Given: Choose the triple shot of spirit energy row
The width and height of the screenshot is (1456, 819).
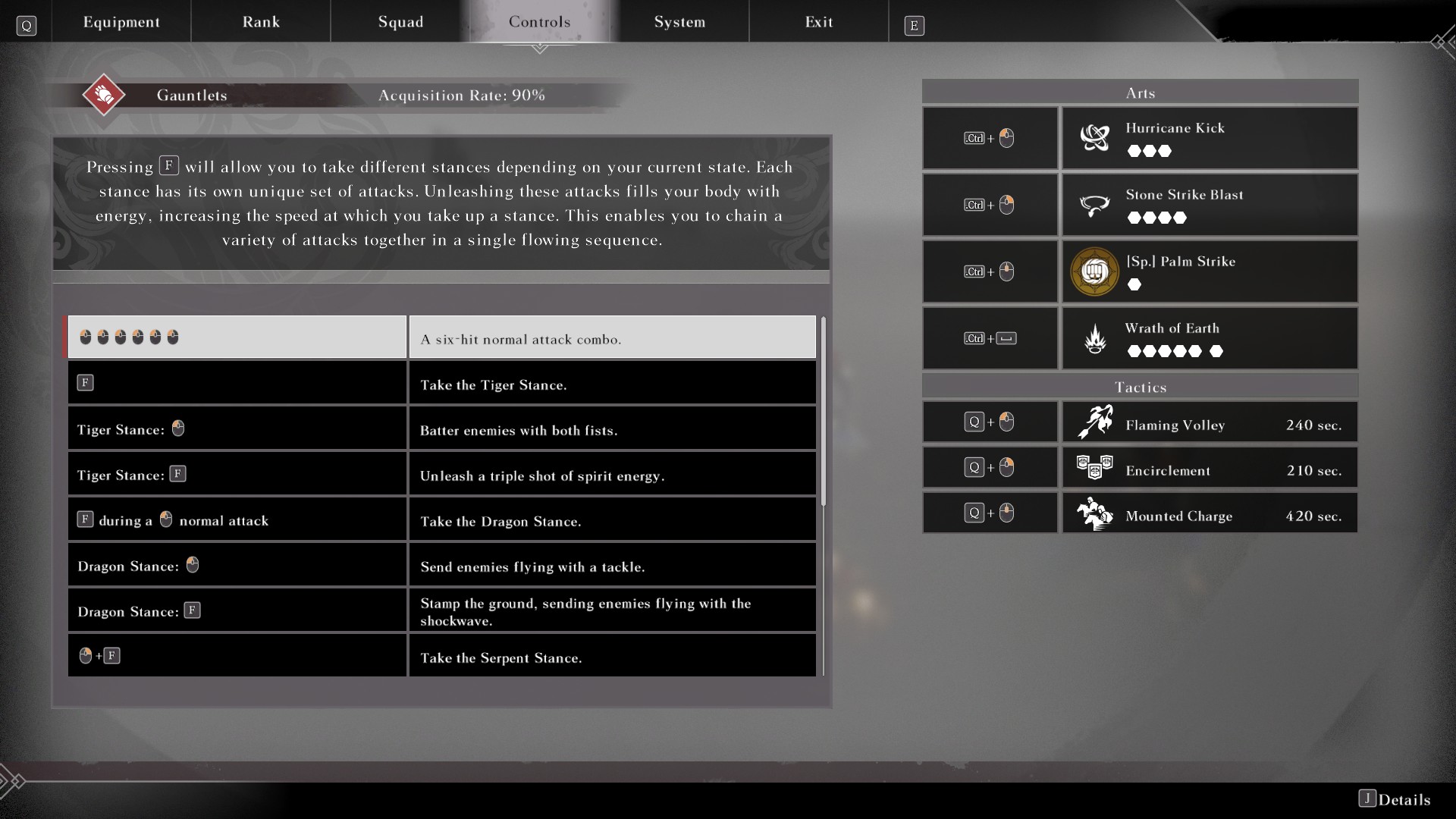Looking at the screenshot, I should click(x=441, y=474).
